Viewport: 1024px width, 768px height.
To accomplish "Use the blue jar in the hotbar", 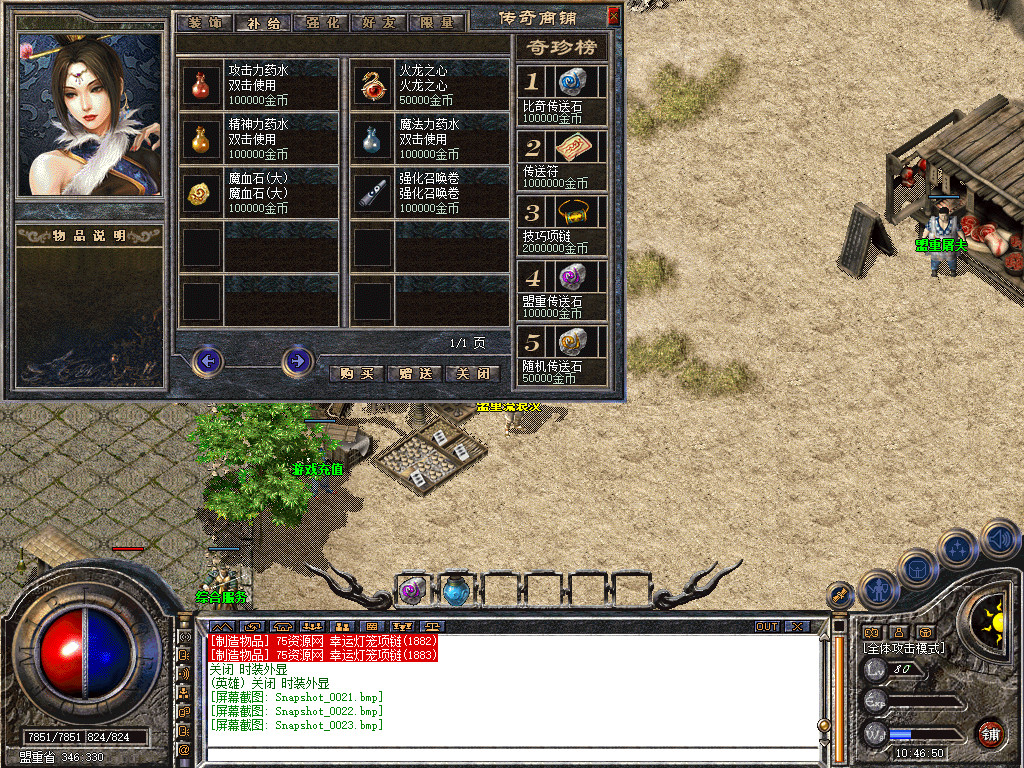I will [457, 591].
